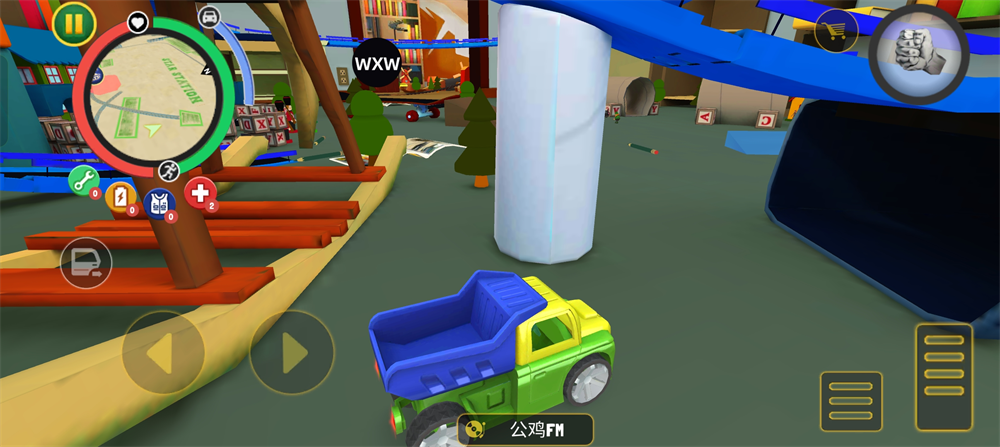Open the circular minimap
Viewport: 1000px width, 447px height.
click(152, 98)
